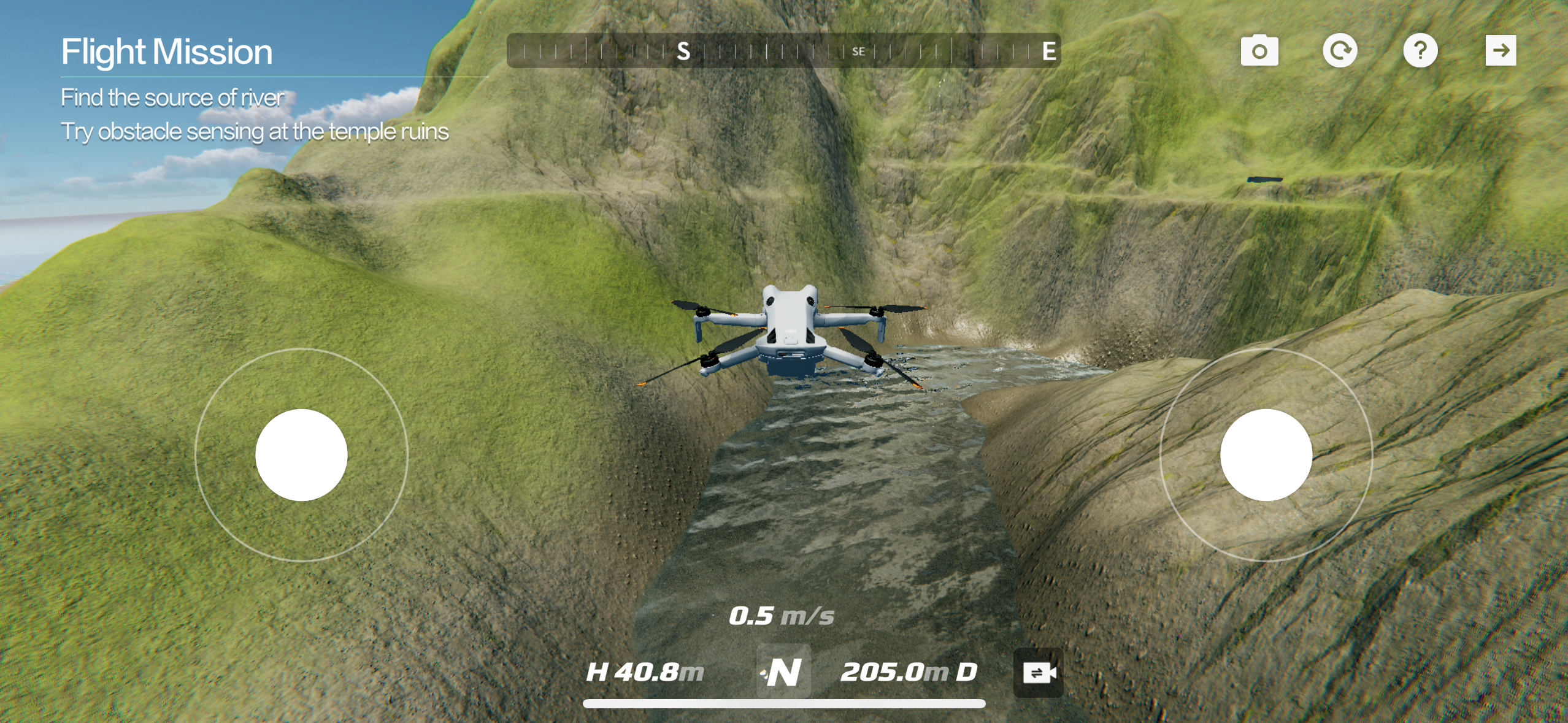The height and width of the screenshot is (723, 1568).
Task: Take a photo with the camera icon
Action: (x=1259, y=50)
